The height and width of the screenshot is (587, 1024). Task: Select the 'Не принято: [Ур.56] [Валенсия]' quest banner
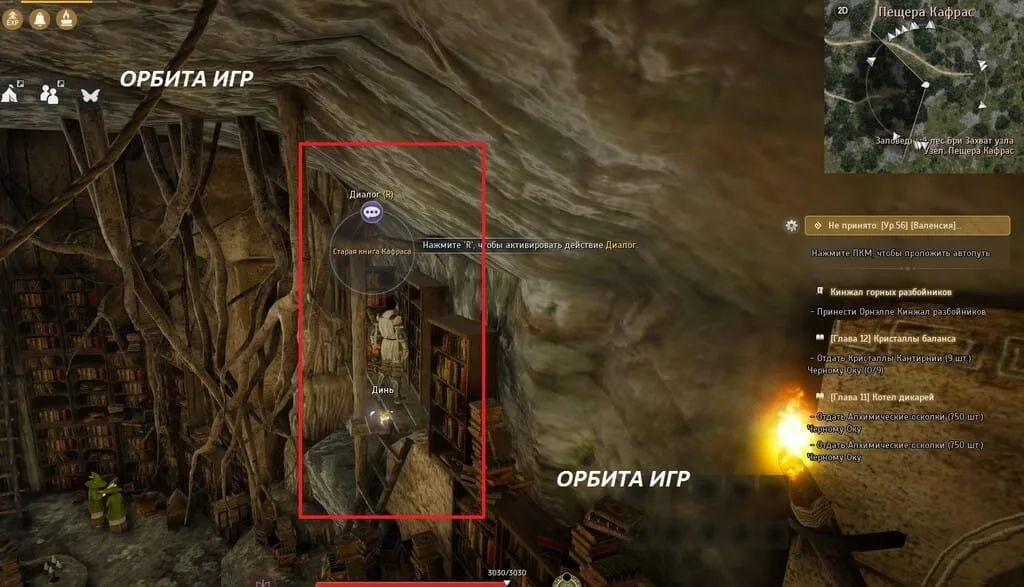(893, 226)
